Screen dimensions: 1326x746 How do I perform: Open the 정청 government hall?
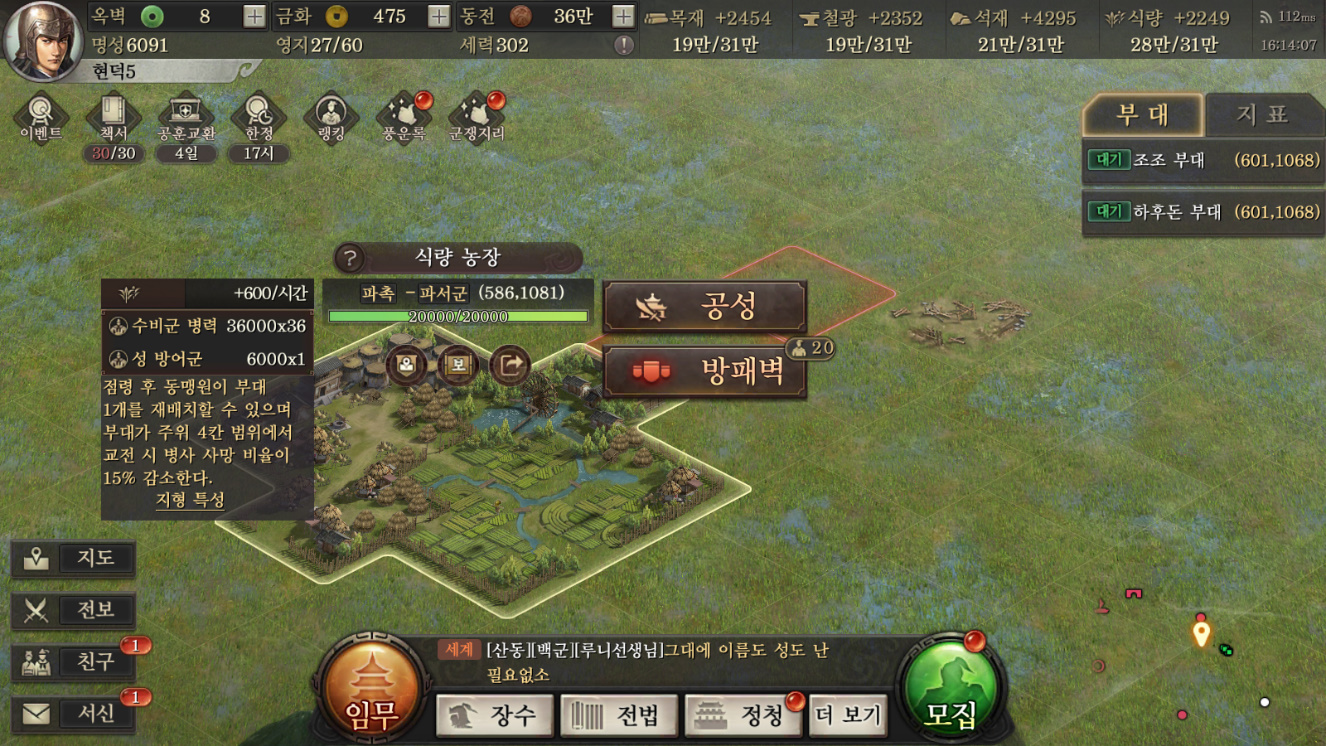pos(743,715)
